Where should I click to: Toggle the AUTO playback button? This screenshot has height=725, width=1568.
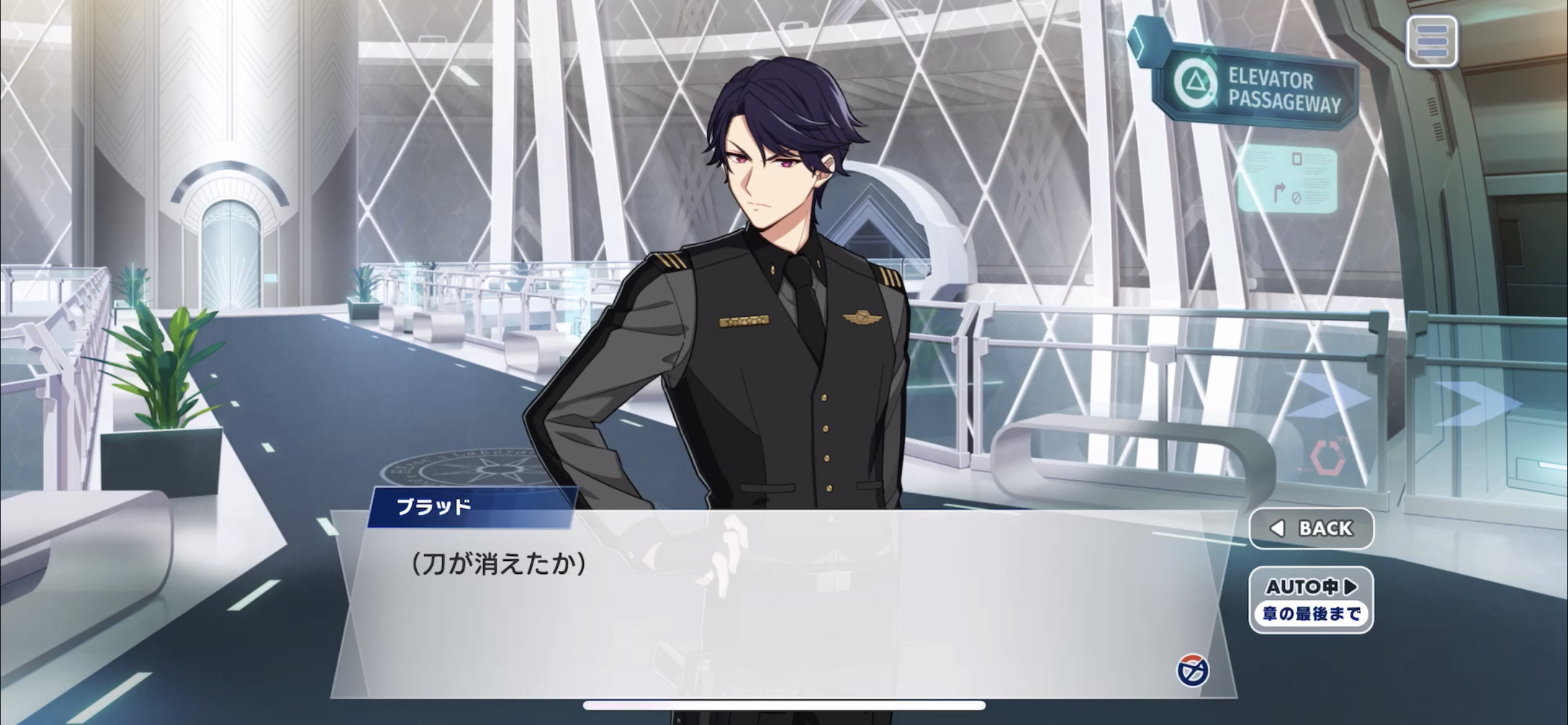pyautogui.click(x=1311, y=600)
